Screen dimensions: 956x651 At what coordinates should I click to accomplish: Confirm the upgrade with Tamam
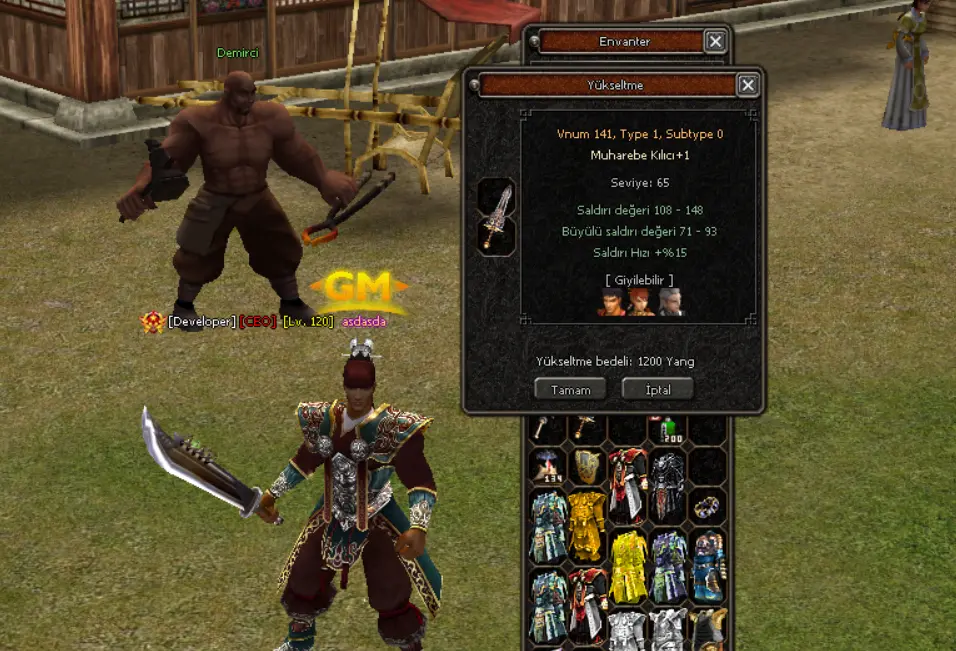(570, 390)
